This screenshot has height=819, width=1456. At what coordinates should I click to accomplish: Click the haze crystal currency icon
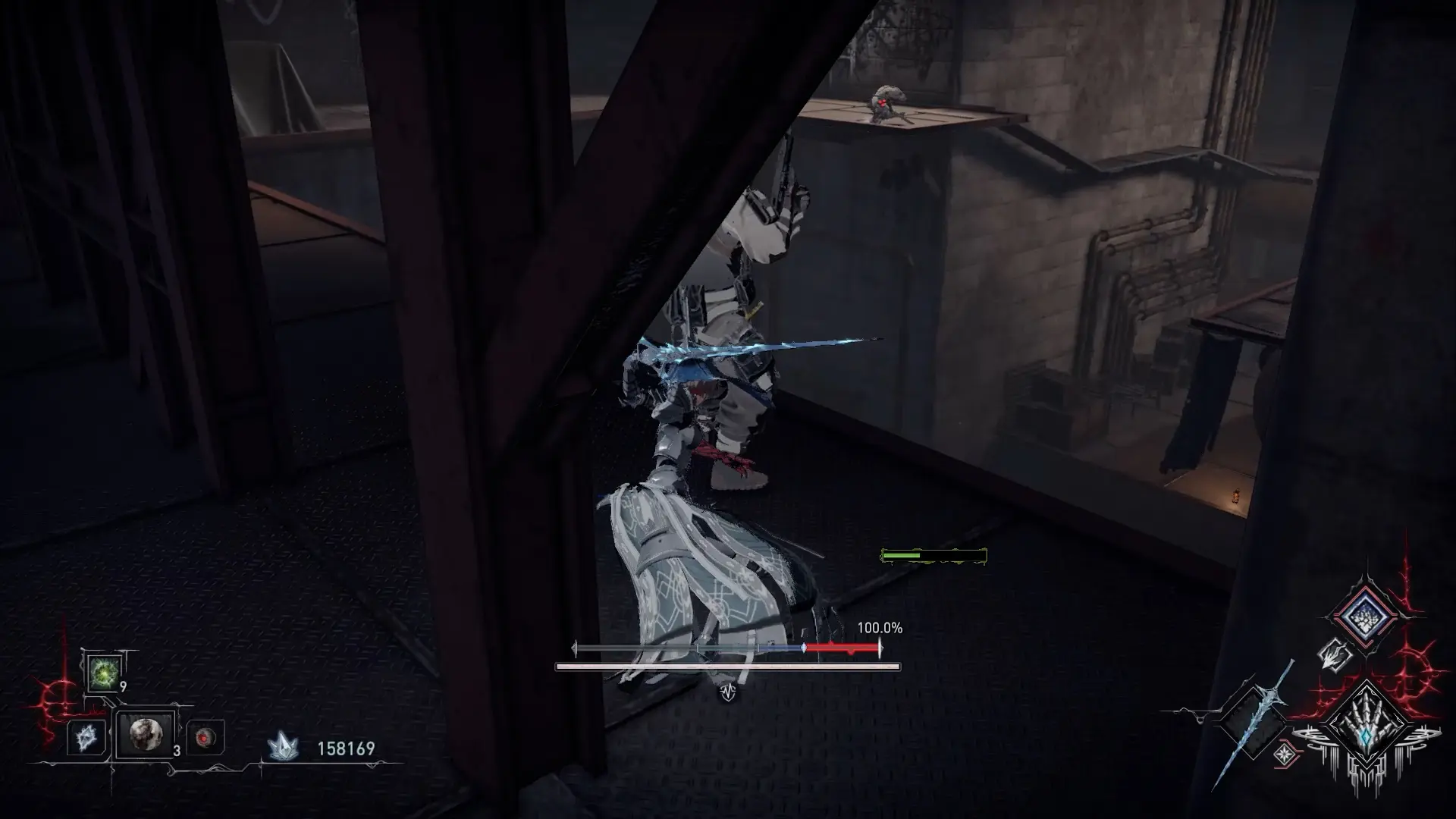point(282,748)
